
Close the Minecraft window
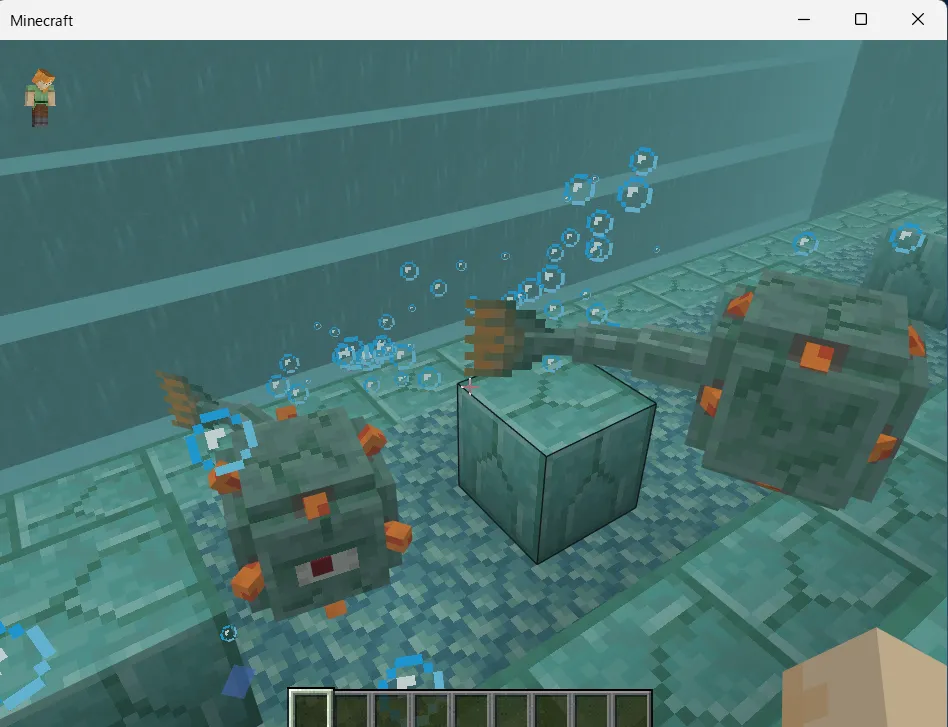(918, 20)
